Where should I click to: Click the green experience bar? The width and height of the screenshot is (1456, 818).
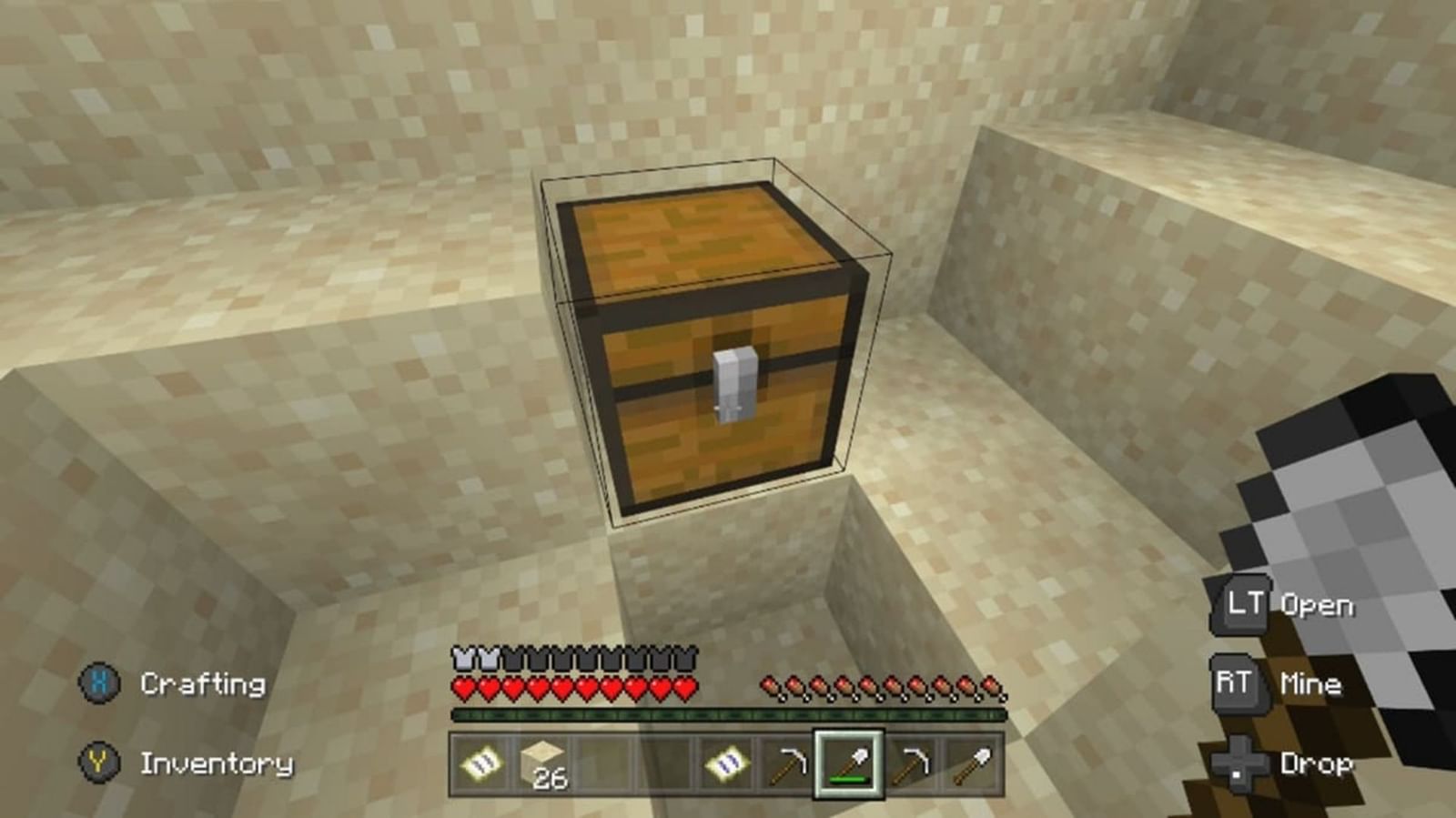(728, 716)
